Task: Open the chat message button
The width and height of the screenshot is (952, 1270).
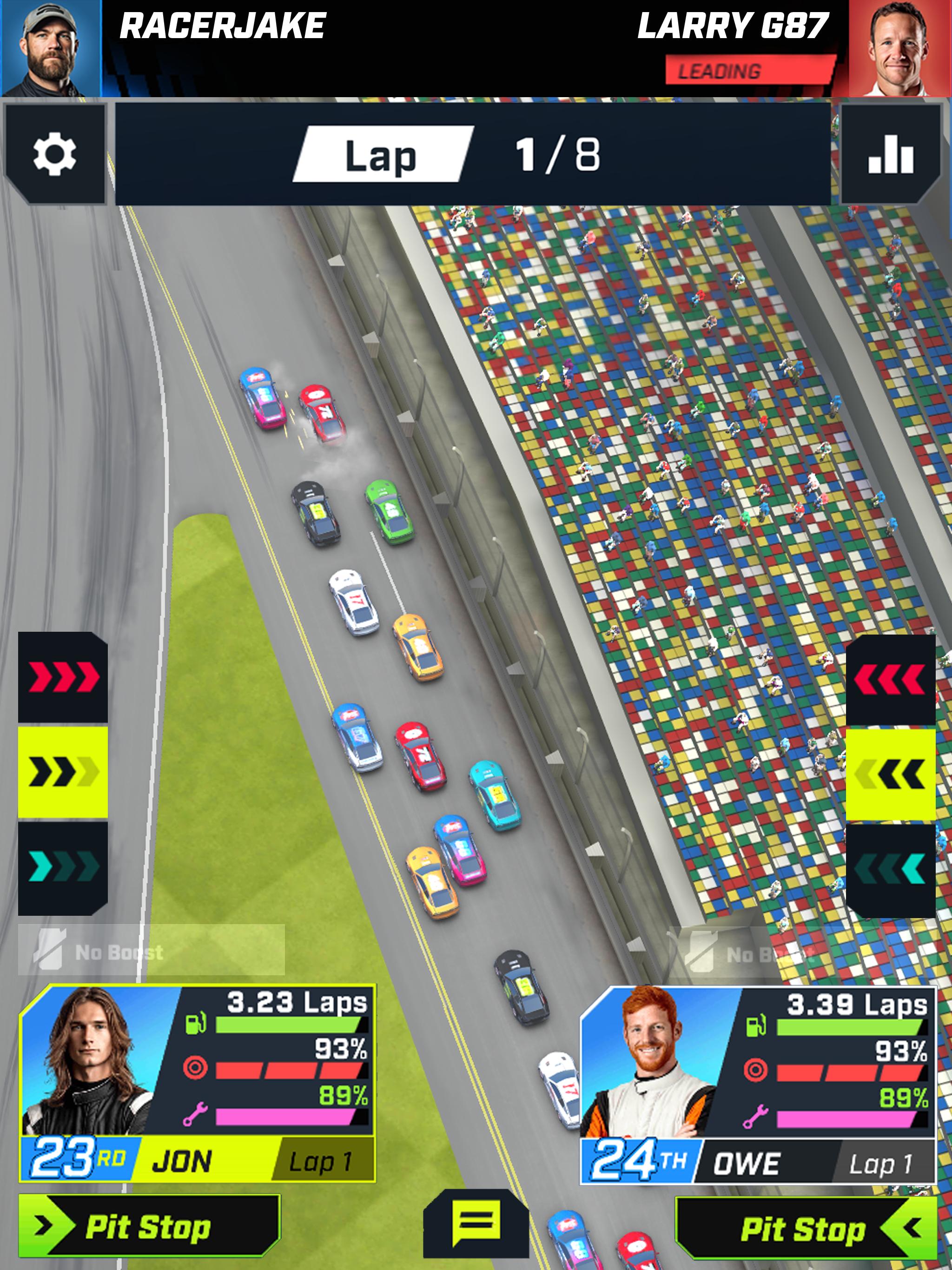Action: coord(476,1223)
